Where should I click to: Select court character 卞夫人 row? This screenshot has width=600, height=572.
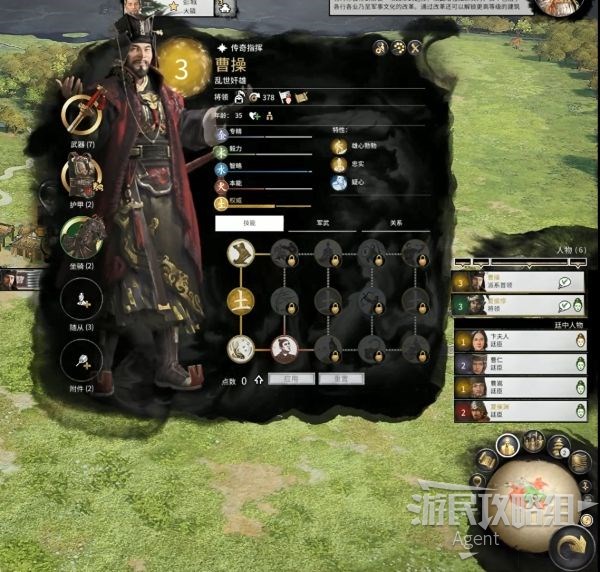(x=520, y=340)
